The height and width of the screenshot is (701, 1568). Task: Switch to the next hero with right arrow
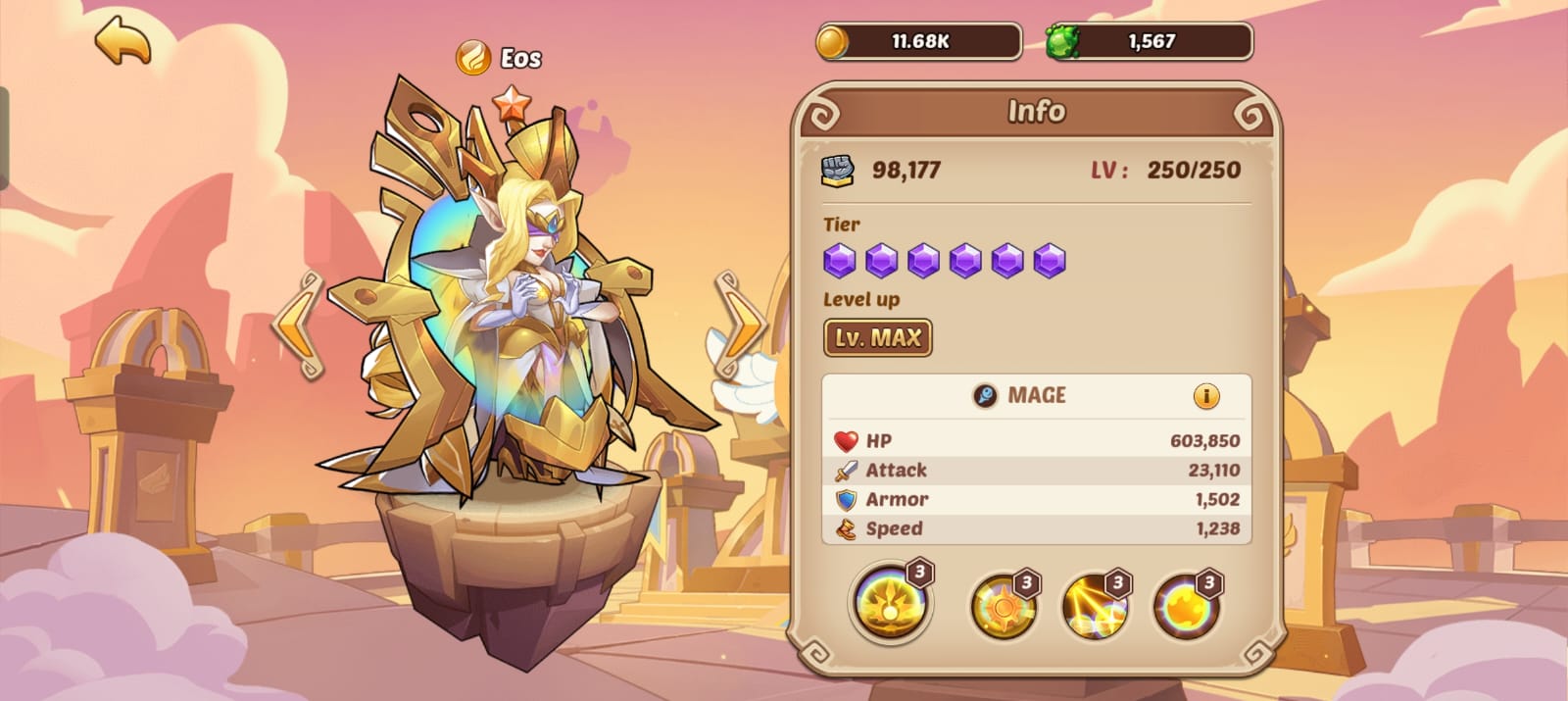741,325
